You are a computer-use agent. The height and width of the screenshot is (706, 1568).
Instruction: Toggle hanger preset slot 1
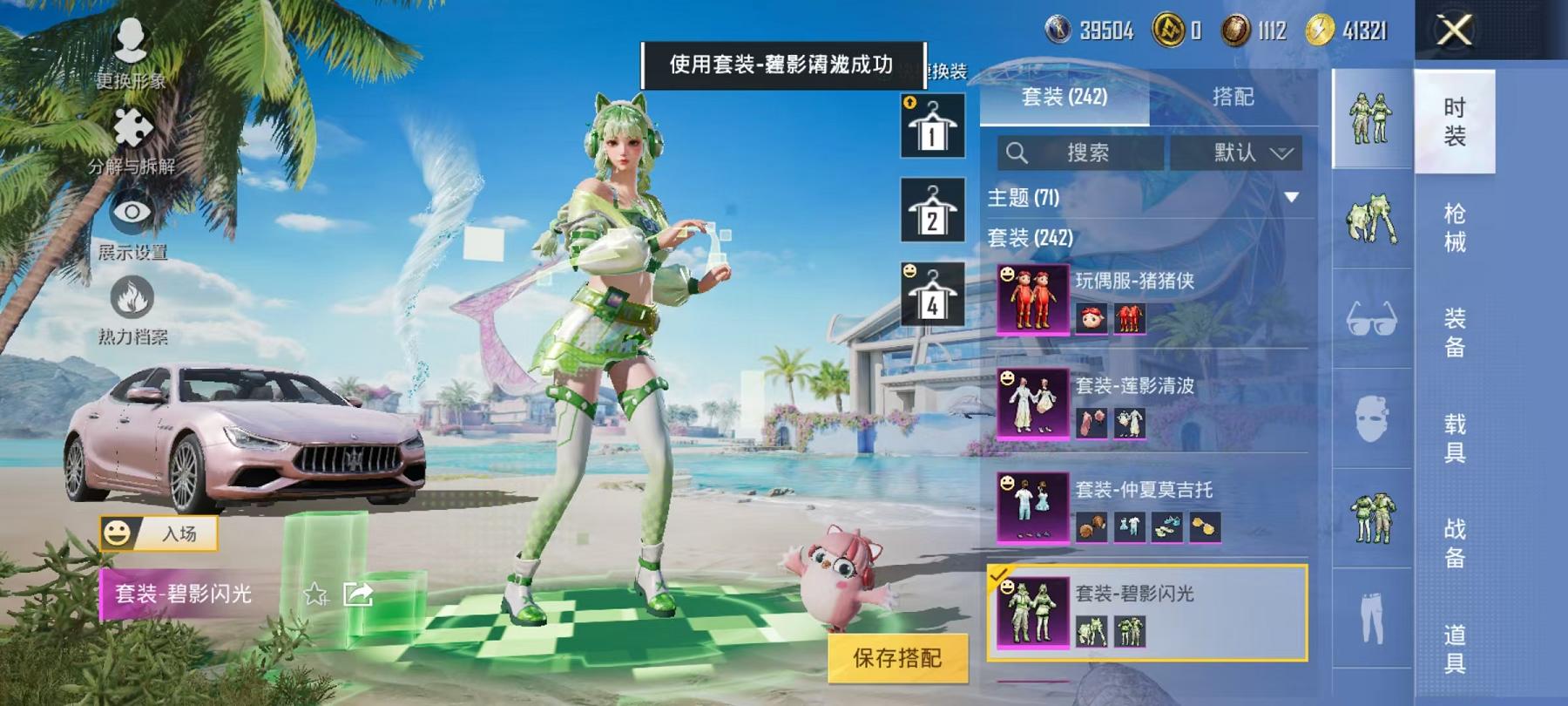(x=930, y=126)
